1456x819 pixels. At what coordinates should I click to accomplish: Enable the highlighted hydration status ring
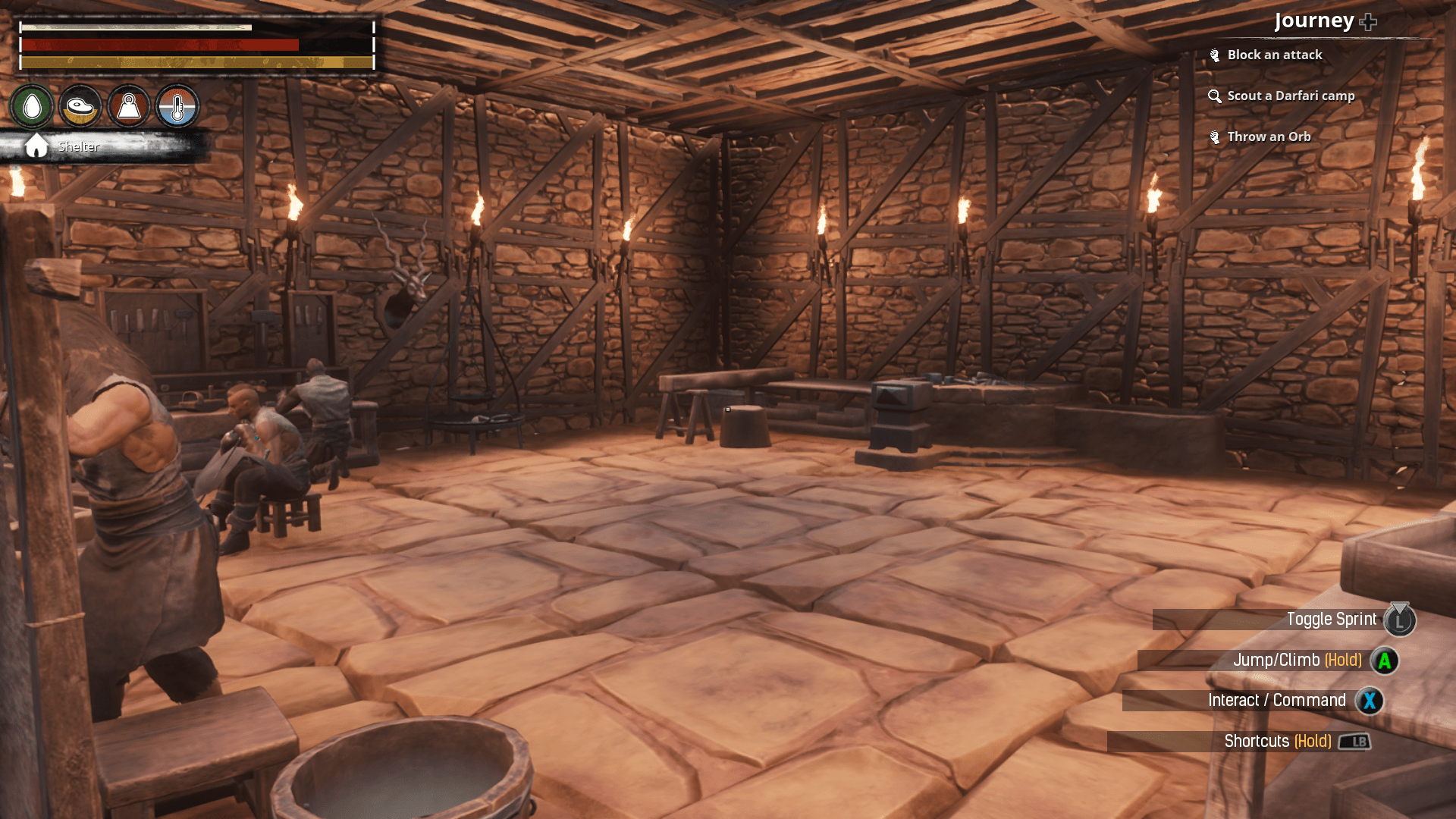click(31, 105)
